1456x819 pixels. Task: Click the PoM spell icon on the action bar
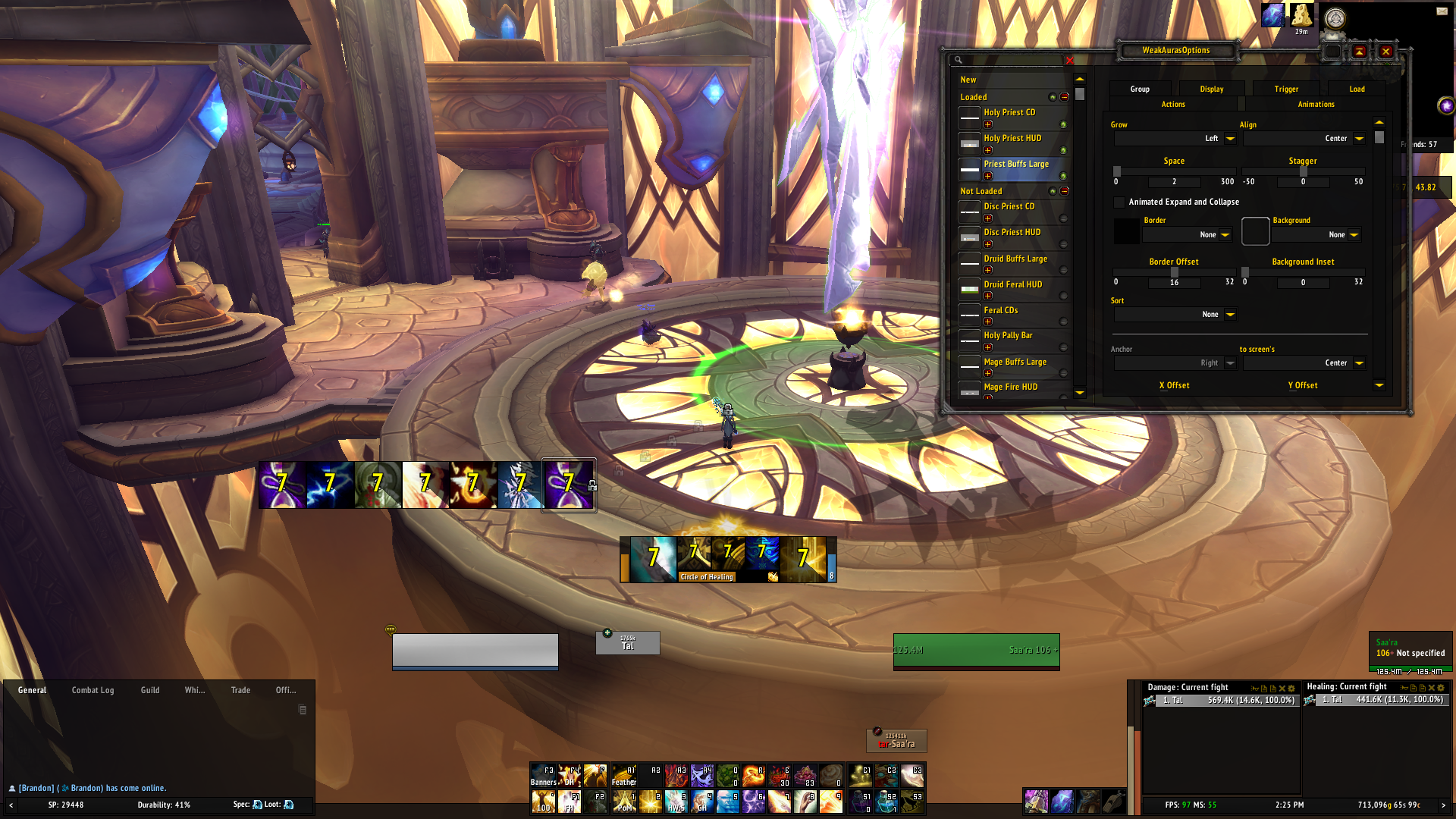pyautogui.click(x=625, y=802)
